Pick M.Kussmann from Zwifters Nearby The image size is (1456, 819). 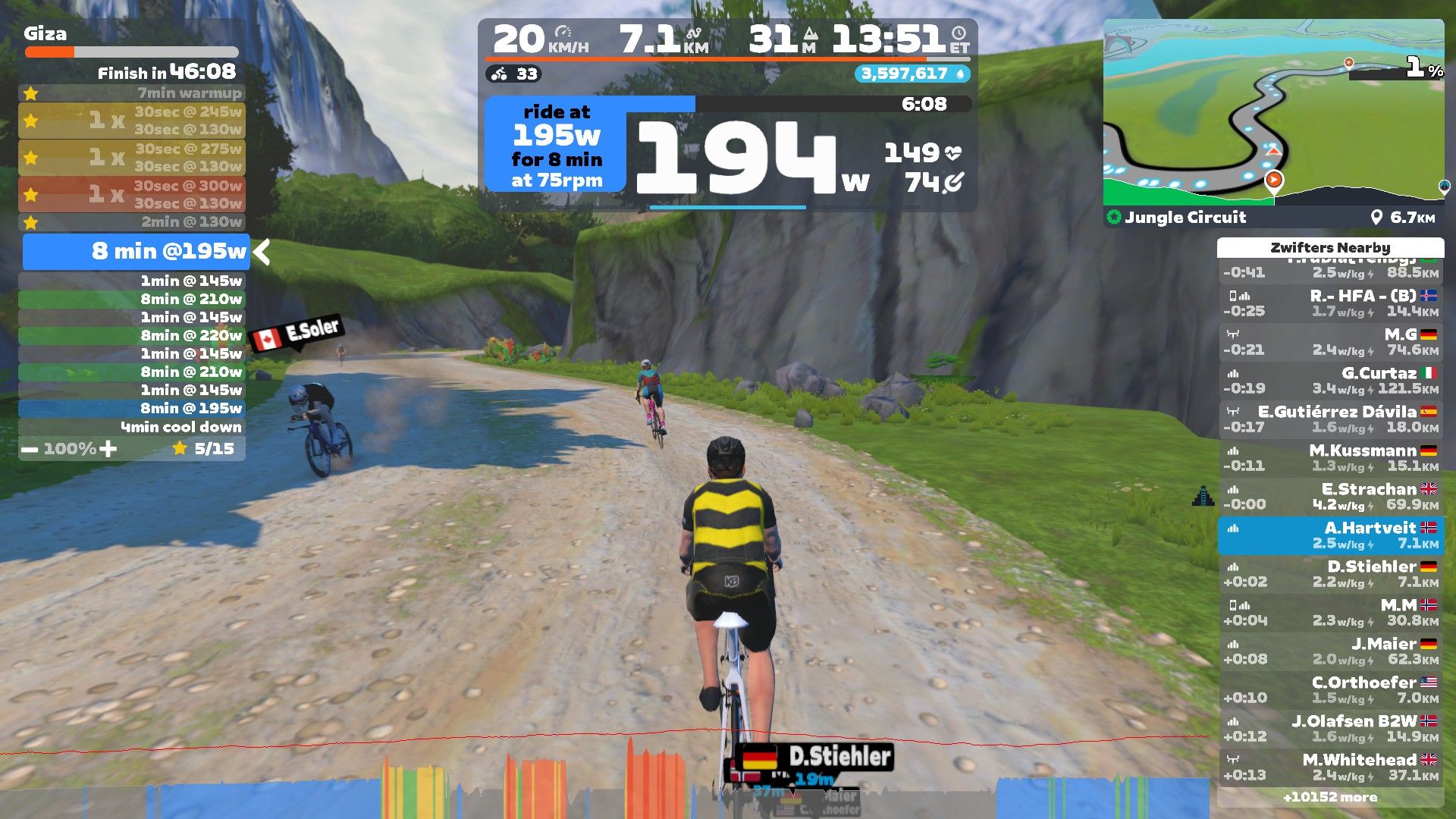click(1331, 458)
